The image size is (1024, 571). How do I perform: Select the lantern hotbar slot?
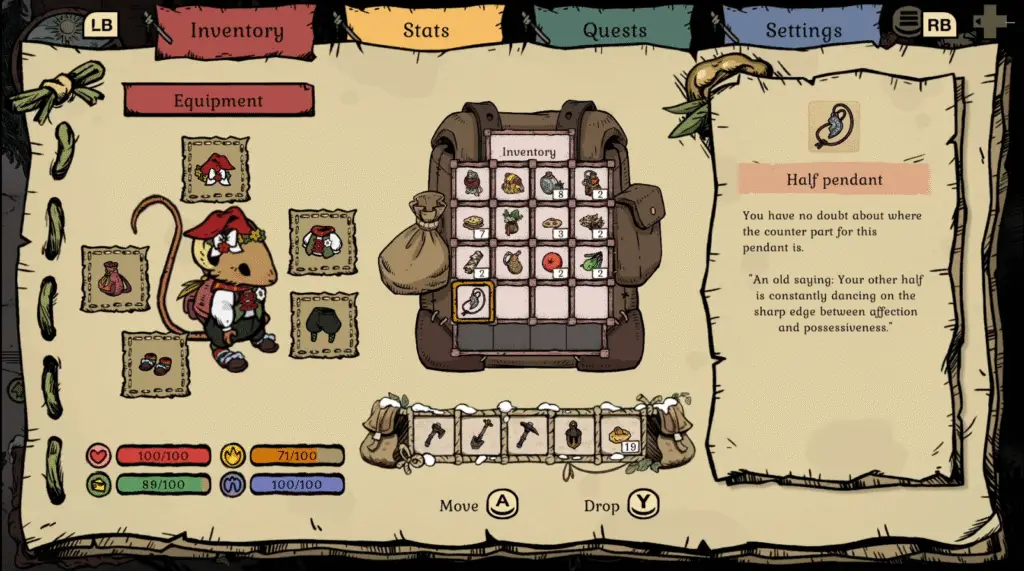(x=574, y=435)
